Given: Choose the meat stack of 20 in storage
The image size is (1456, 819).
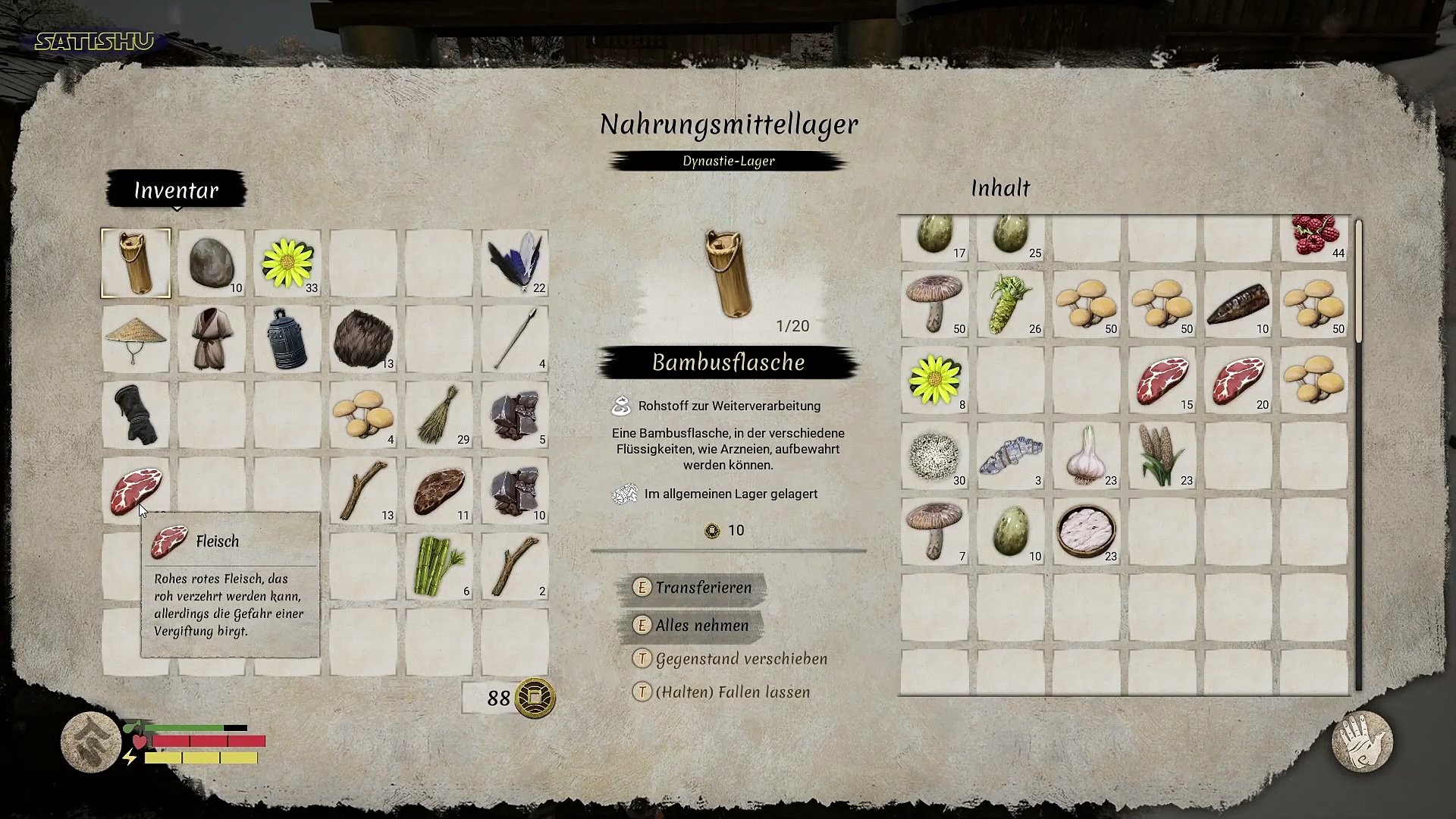Looking at the screenshot, I should coord(1238,380).
